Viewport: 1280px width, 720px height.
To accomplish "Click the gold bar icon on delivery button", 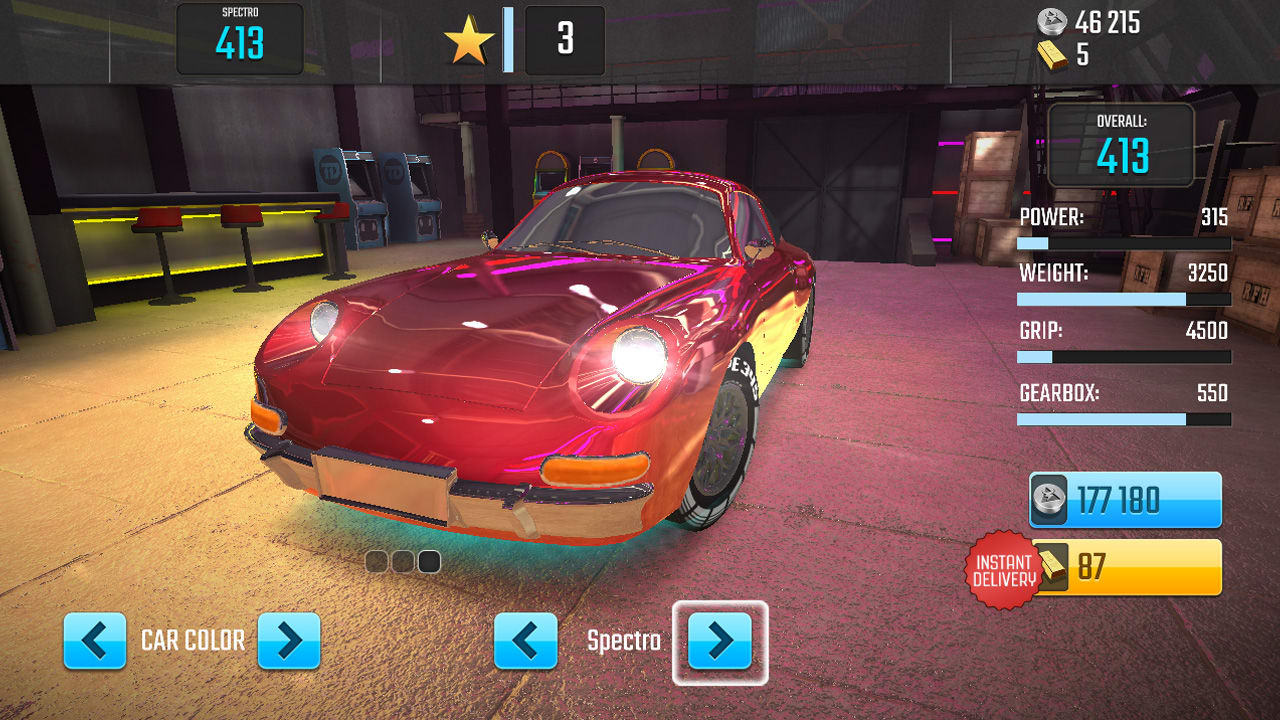I will pos(1051,566).
